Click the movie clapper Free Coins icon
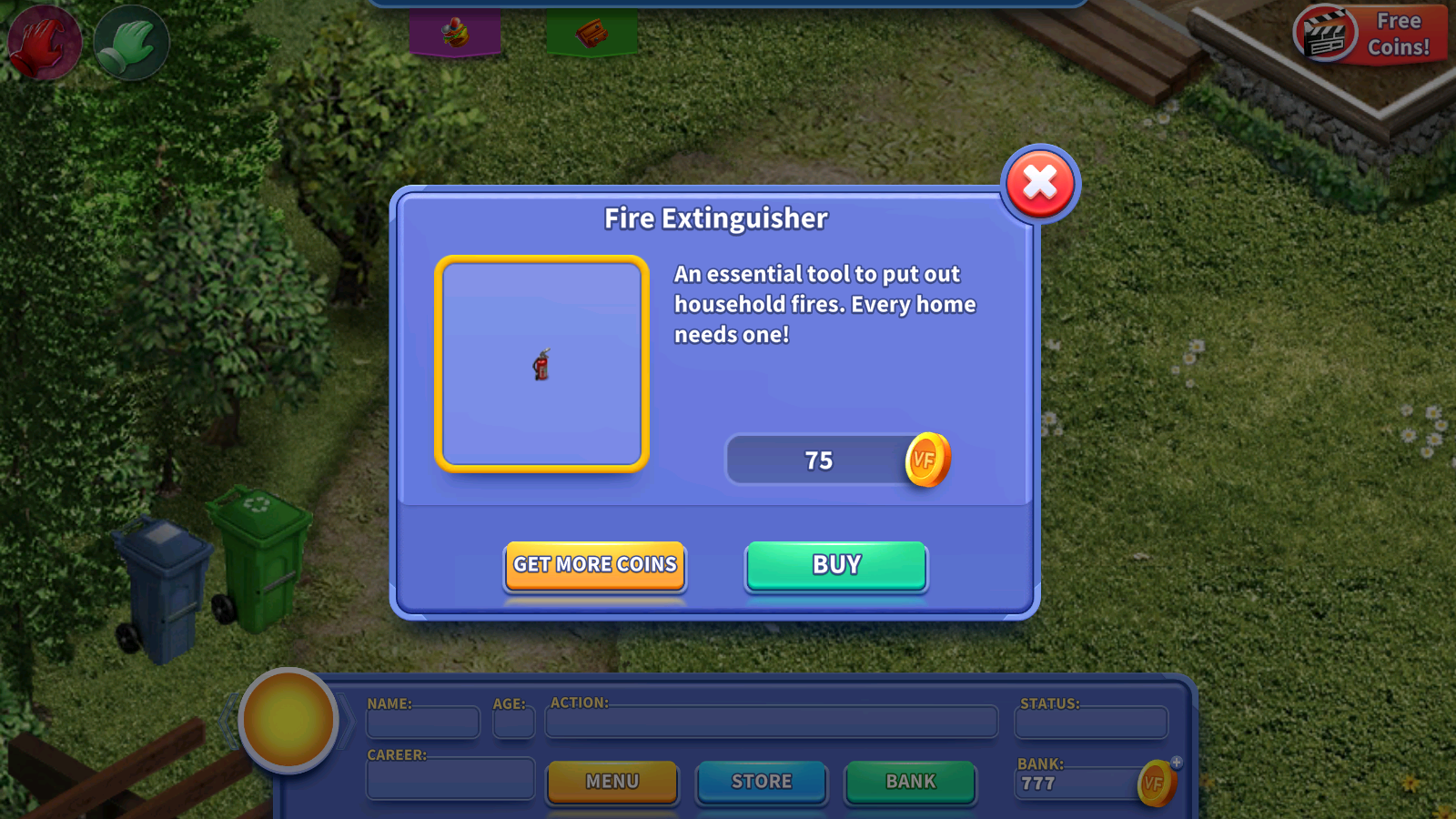The width and height of the screenshot is (1456, 819). (1324, 35)
